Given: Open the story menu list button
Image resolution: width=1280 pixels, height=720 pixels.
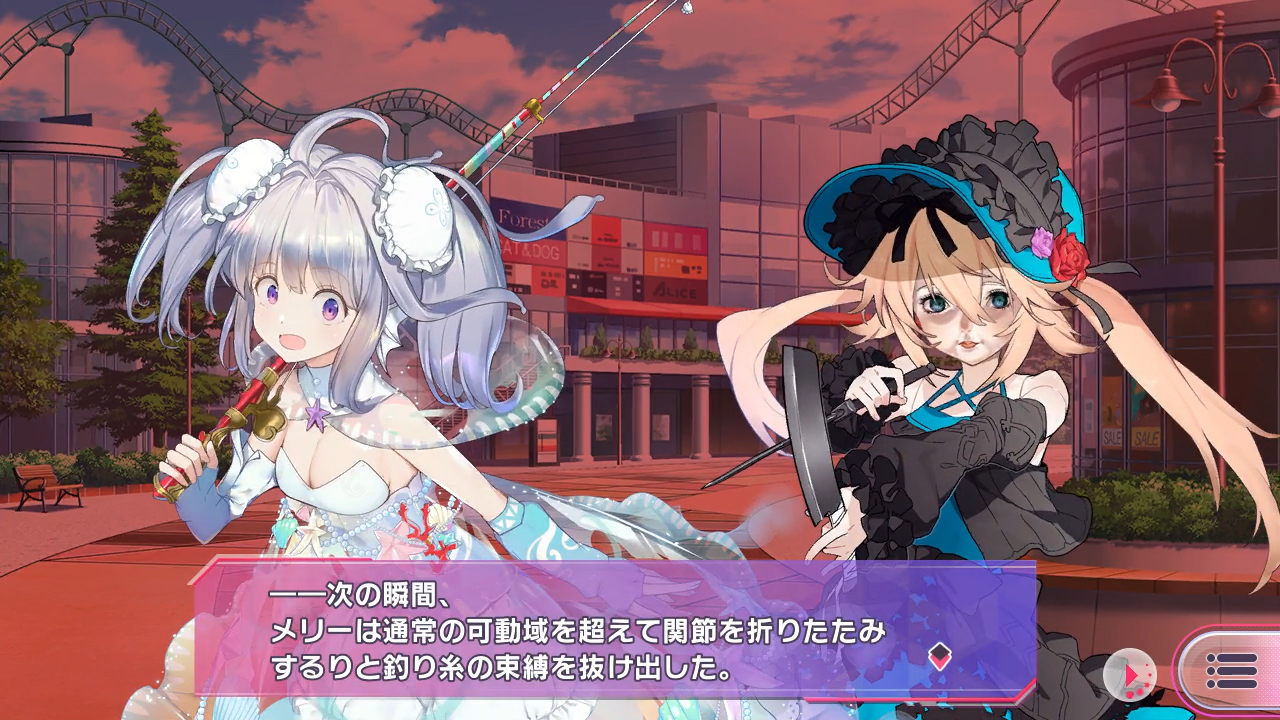Looking at the screenshot, I should (x=1231, y=671).
